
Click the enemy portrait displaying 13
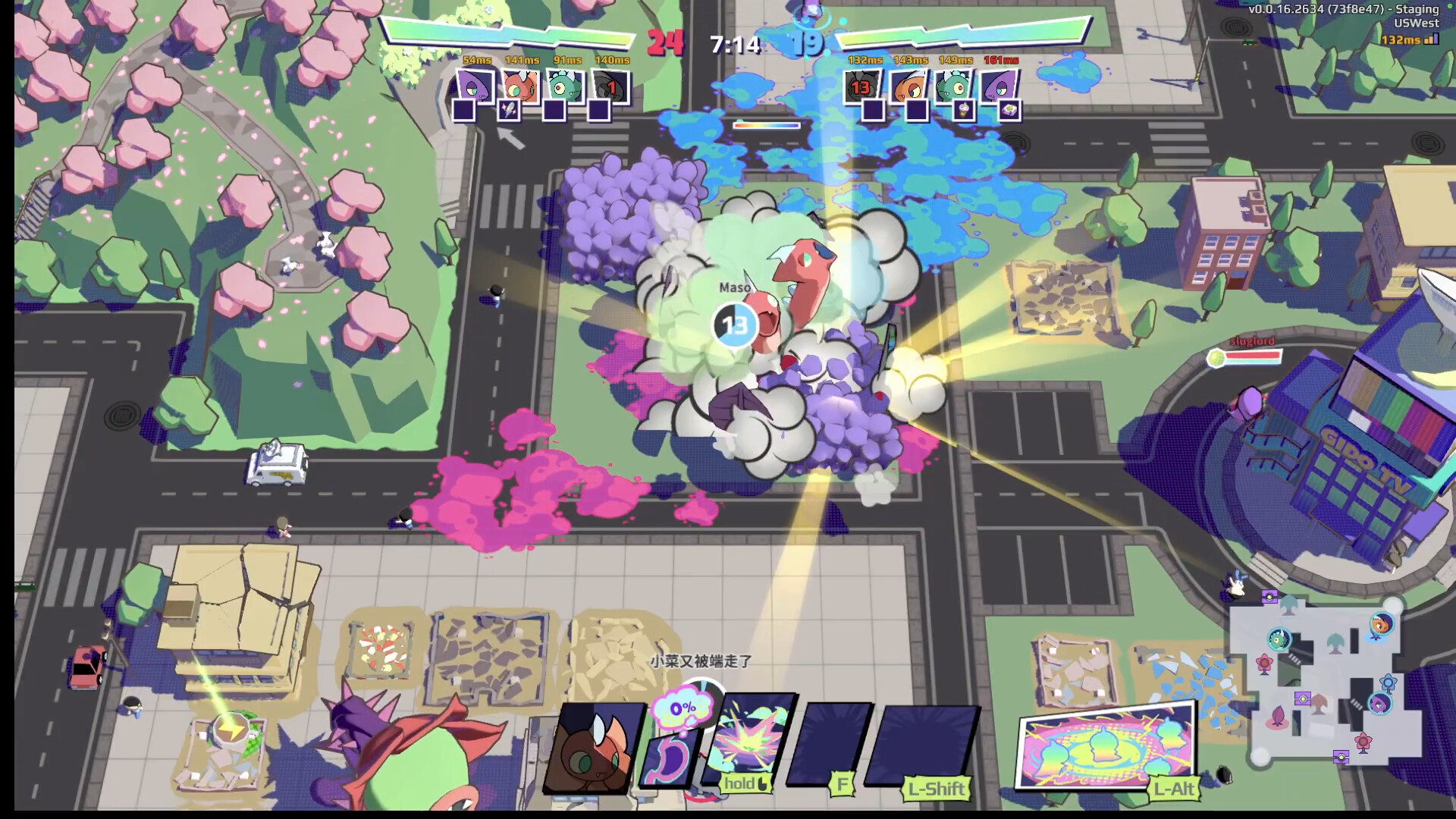click(861, 87)
